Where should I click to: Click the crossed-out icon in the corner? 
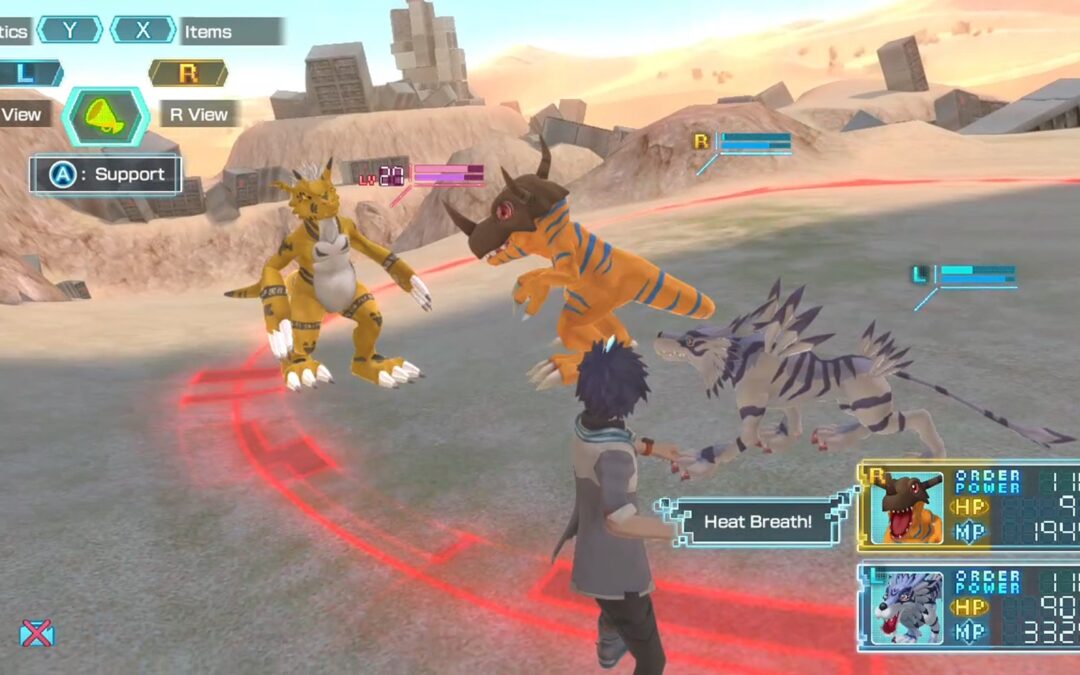37,632
